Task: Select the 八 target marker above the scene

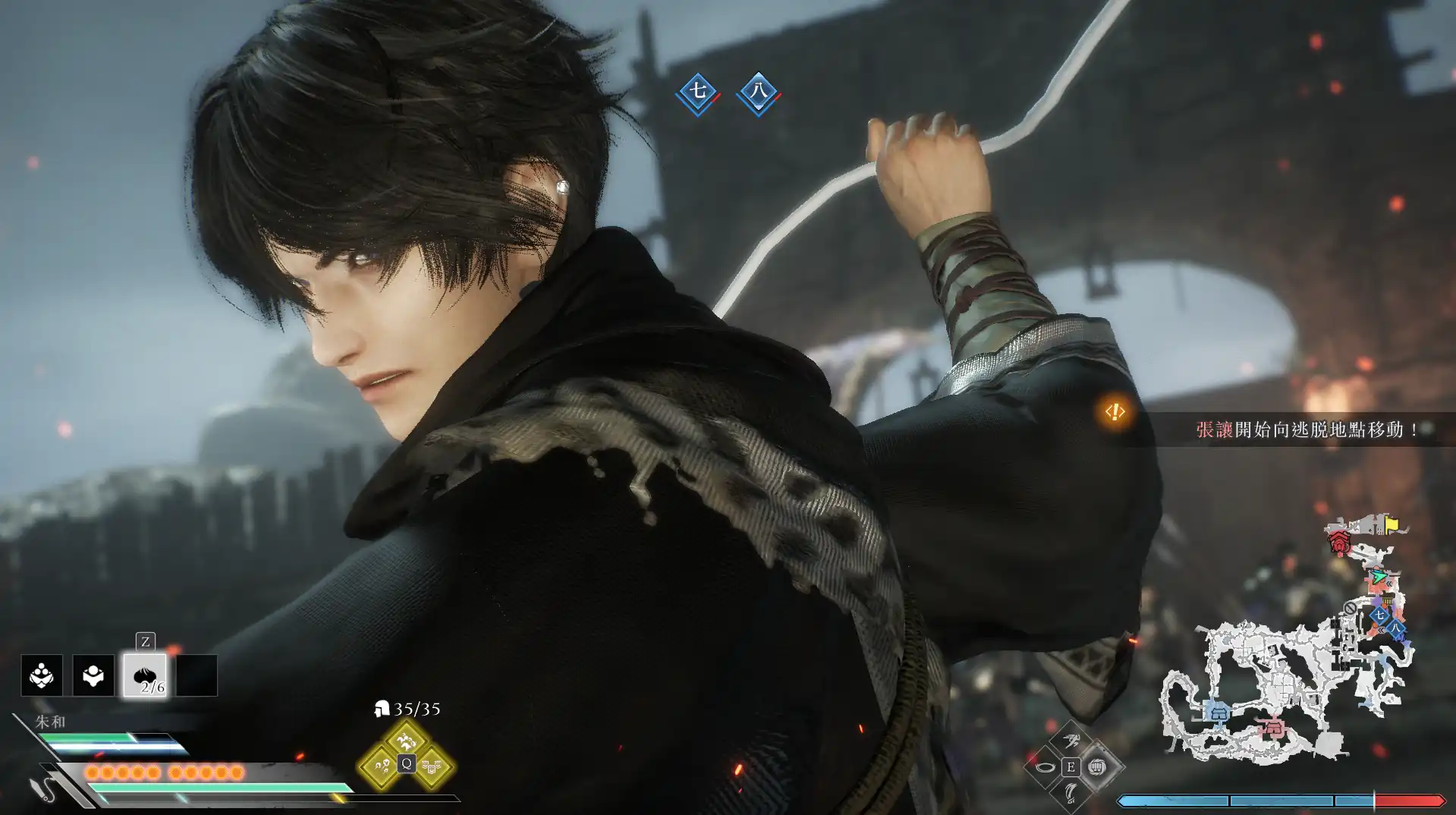Action: point(758,93)
